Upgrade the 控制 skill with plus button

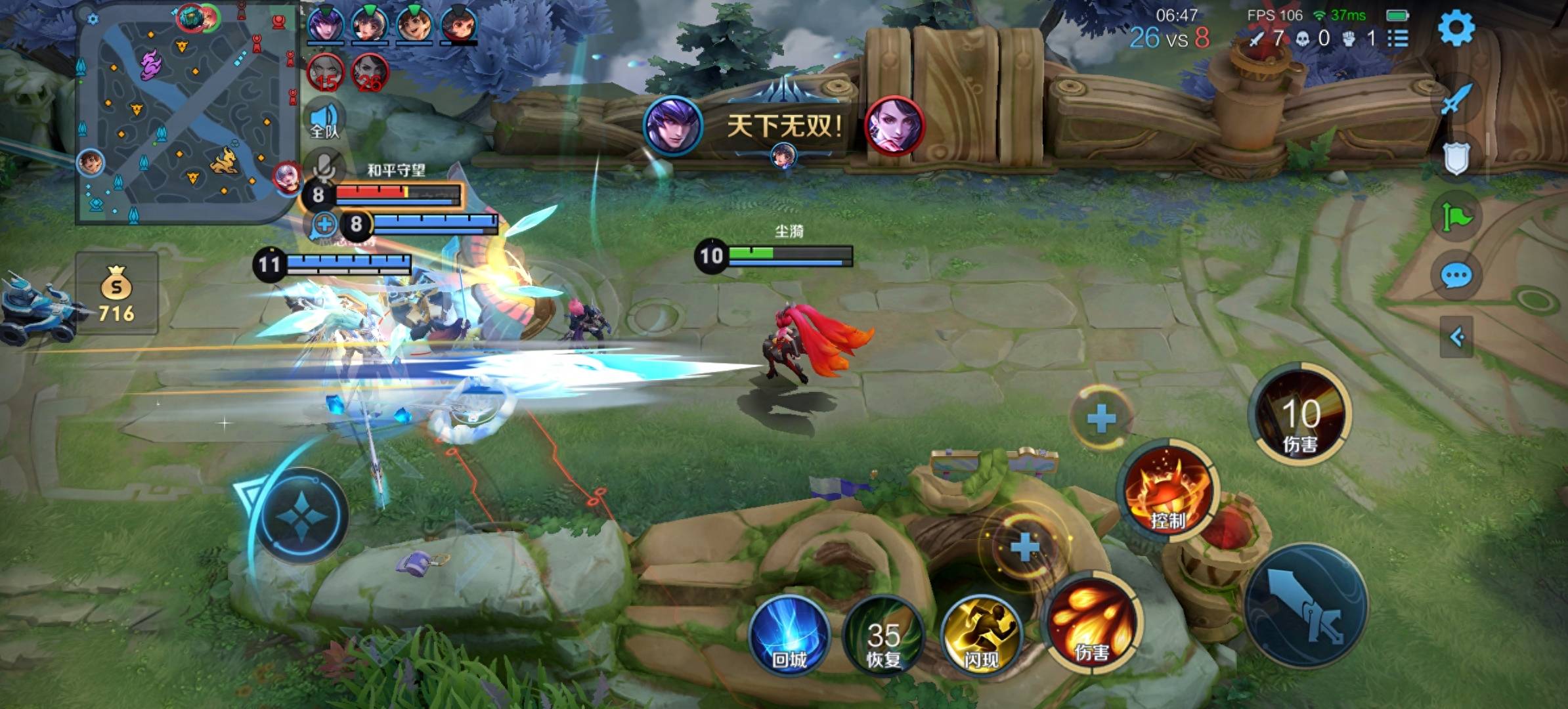(1101, 418)
